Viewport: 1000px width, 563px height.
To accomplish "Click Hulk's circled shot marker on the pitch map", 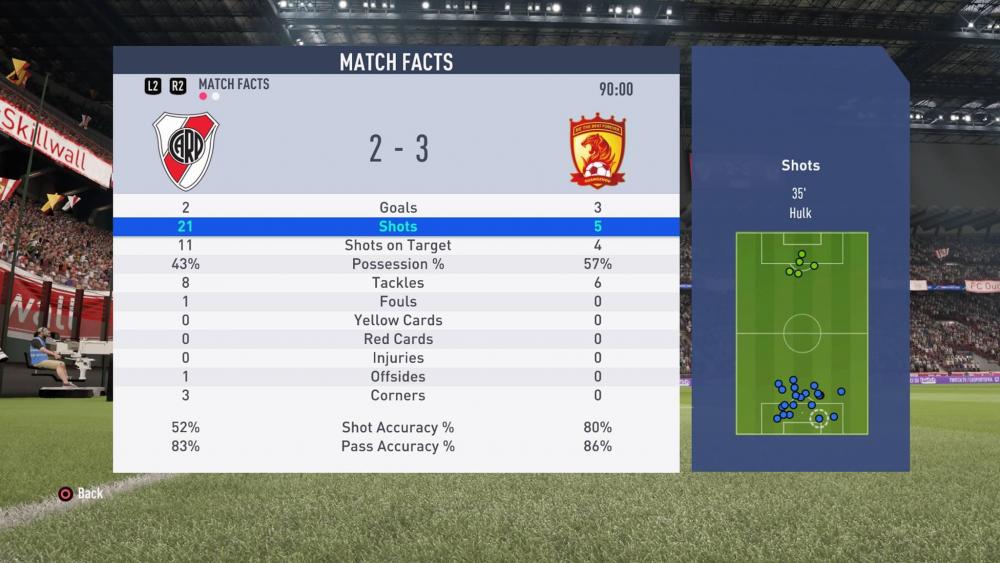I will pos(819,418).
